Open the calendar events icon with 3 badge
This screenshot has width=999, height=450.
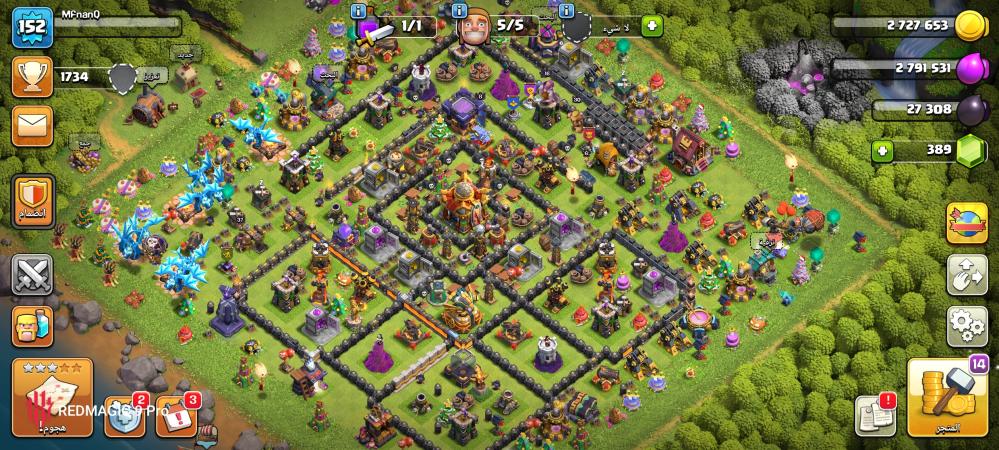tap(178, 418)
